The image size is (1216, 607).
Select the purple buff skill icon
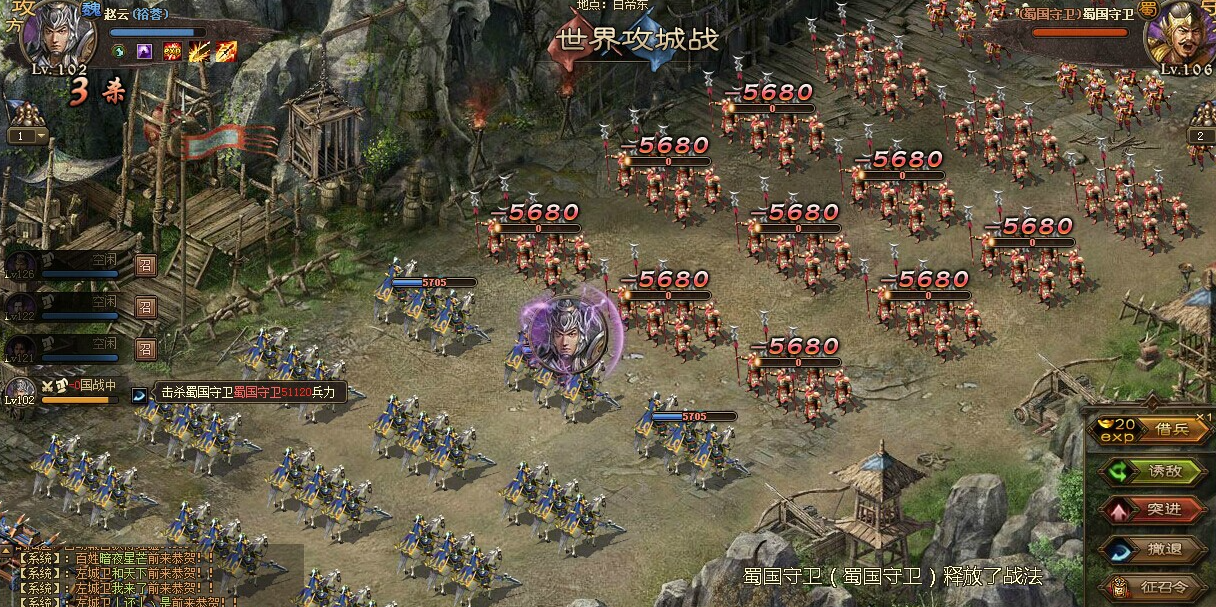coord(145,51)
